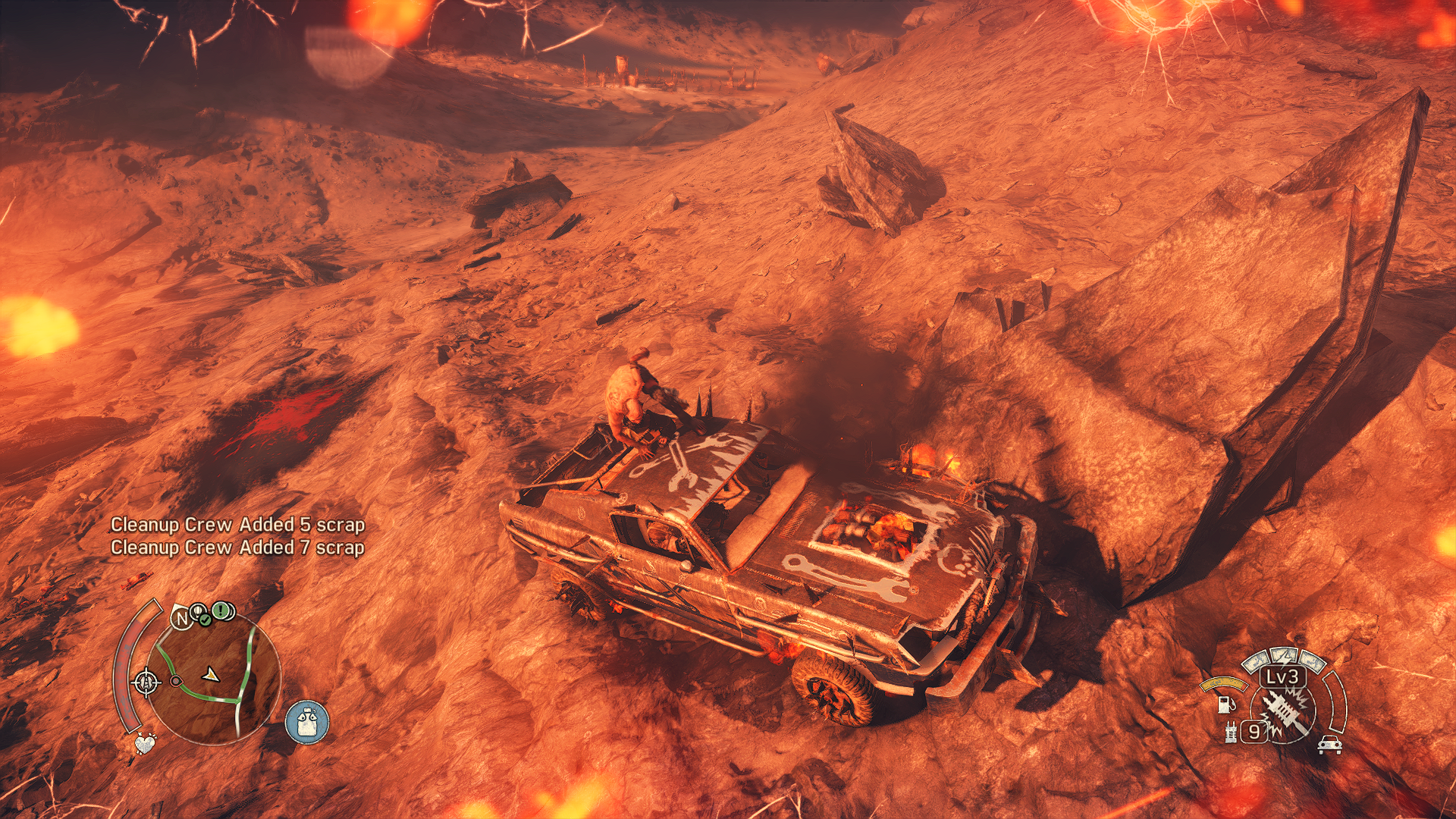The width and height of the screenshot is (1456, 819).
Task: Select the red waypoint pin on minimap
Action: tap(176, 681)
